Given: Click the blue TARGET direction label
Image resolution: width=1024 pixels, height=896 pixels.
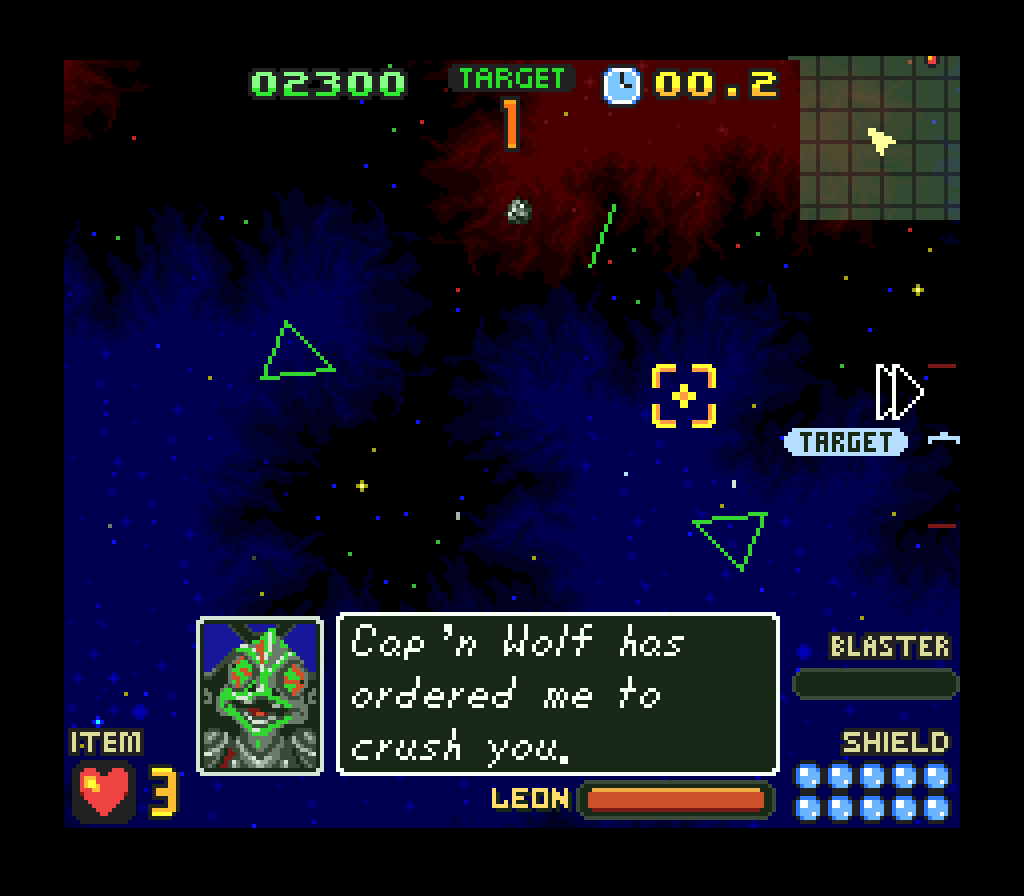Looking at the screenshot, I should point(846,442).
